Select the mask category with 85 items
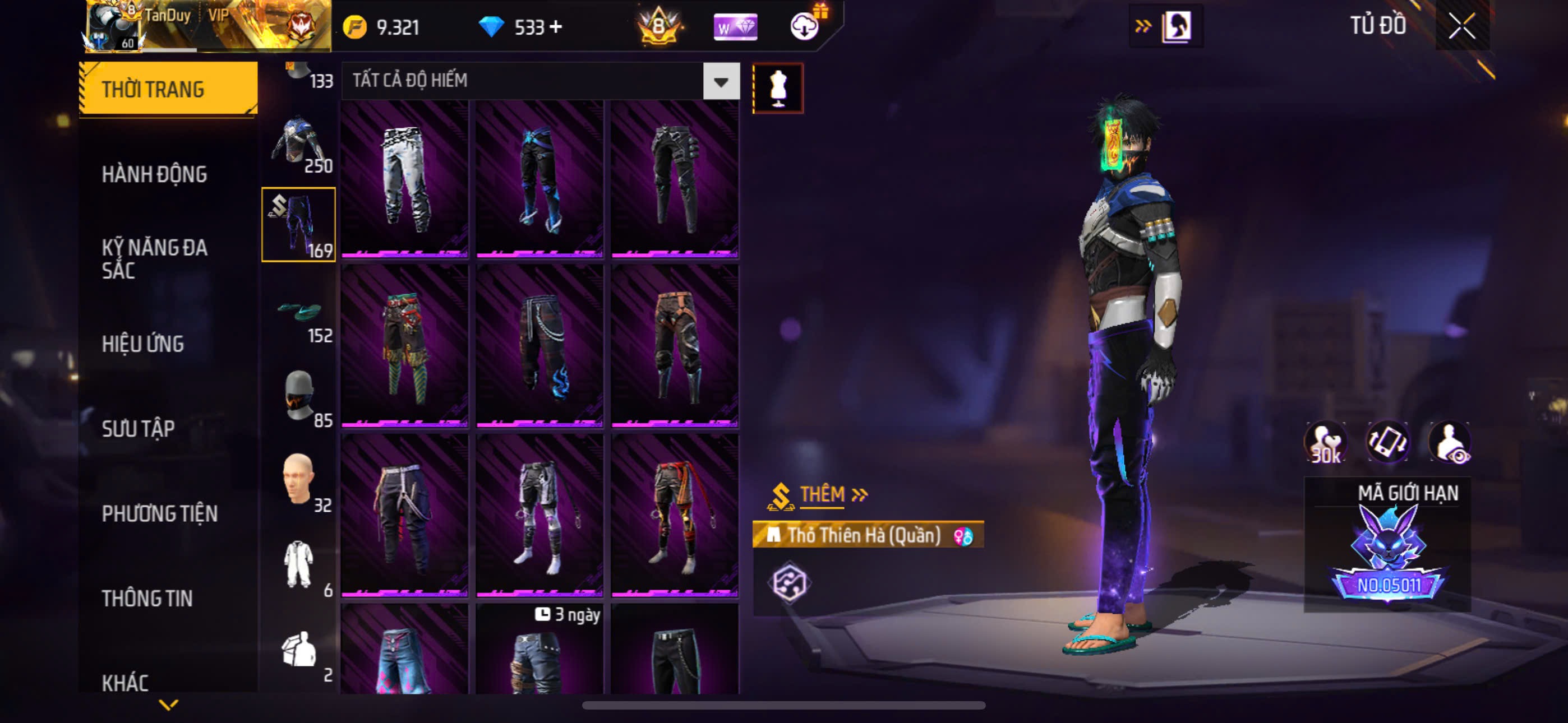 (298, 397)
